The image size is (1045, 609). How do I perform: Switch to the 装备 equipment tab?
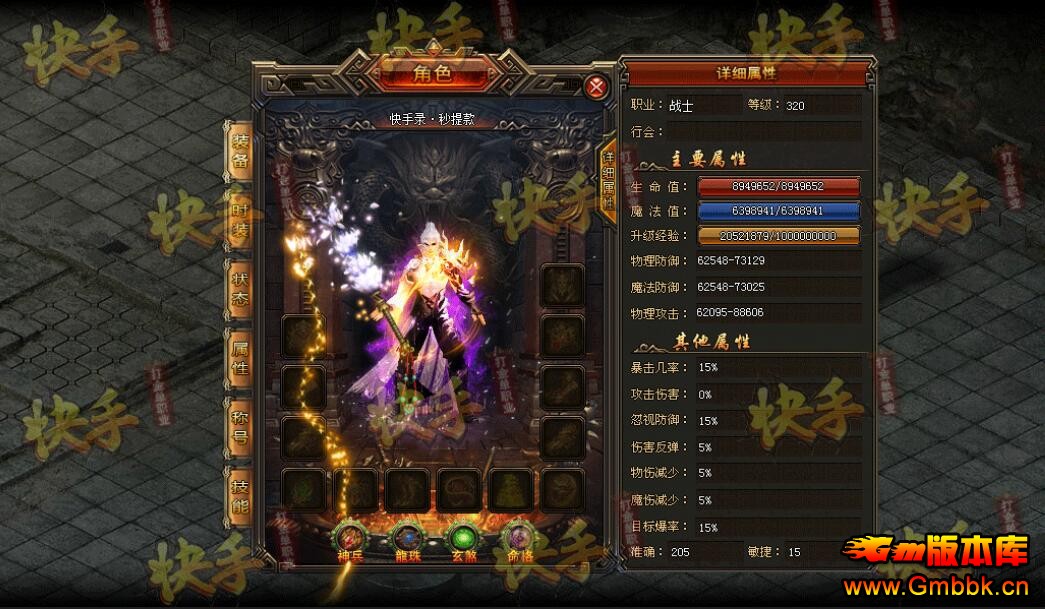pyautogui.click(x=241, y=149)
